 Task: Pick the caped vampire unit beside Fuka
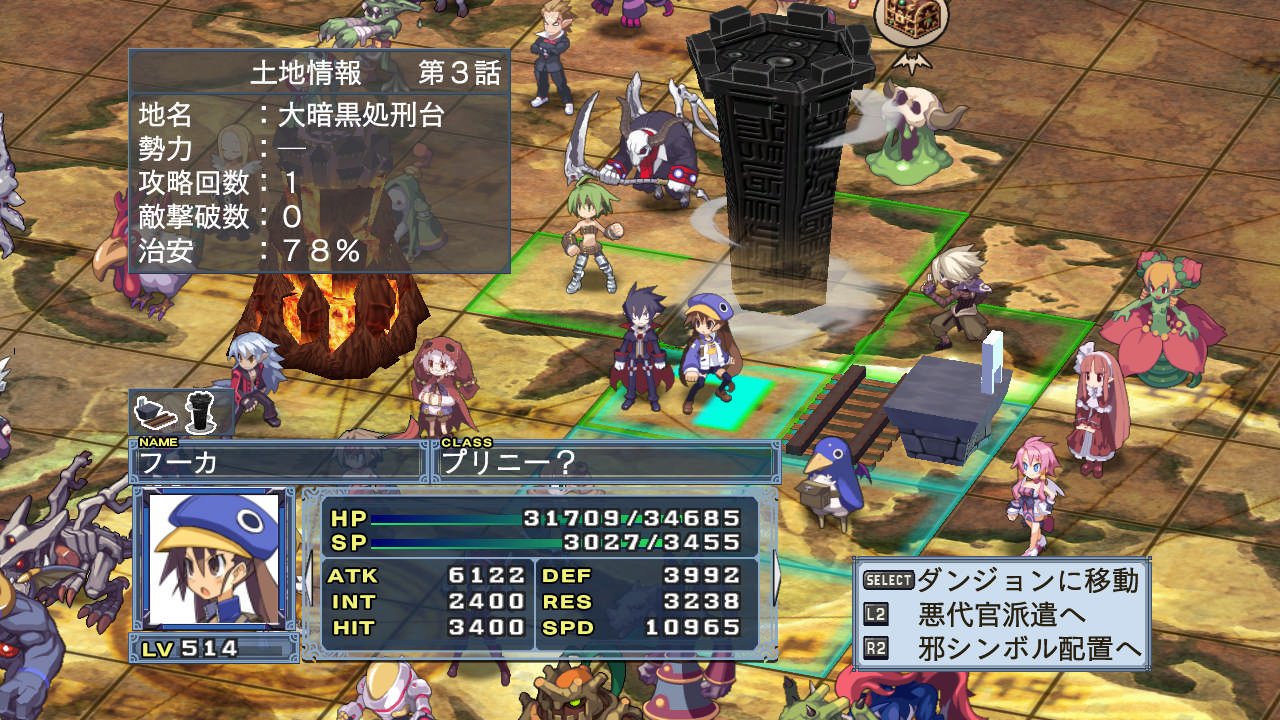[639, 345]
